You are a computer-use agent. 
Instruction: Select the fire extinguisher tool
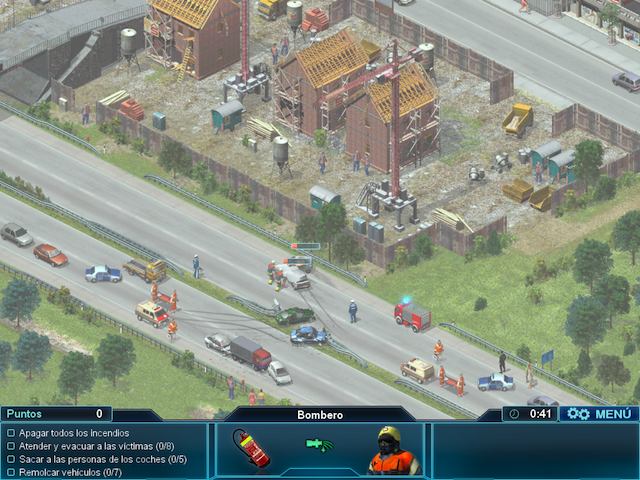pos(251,448)
